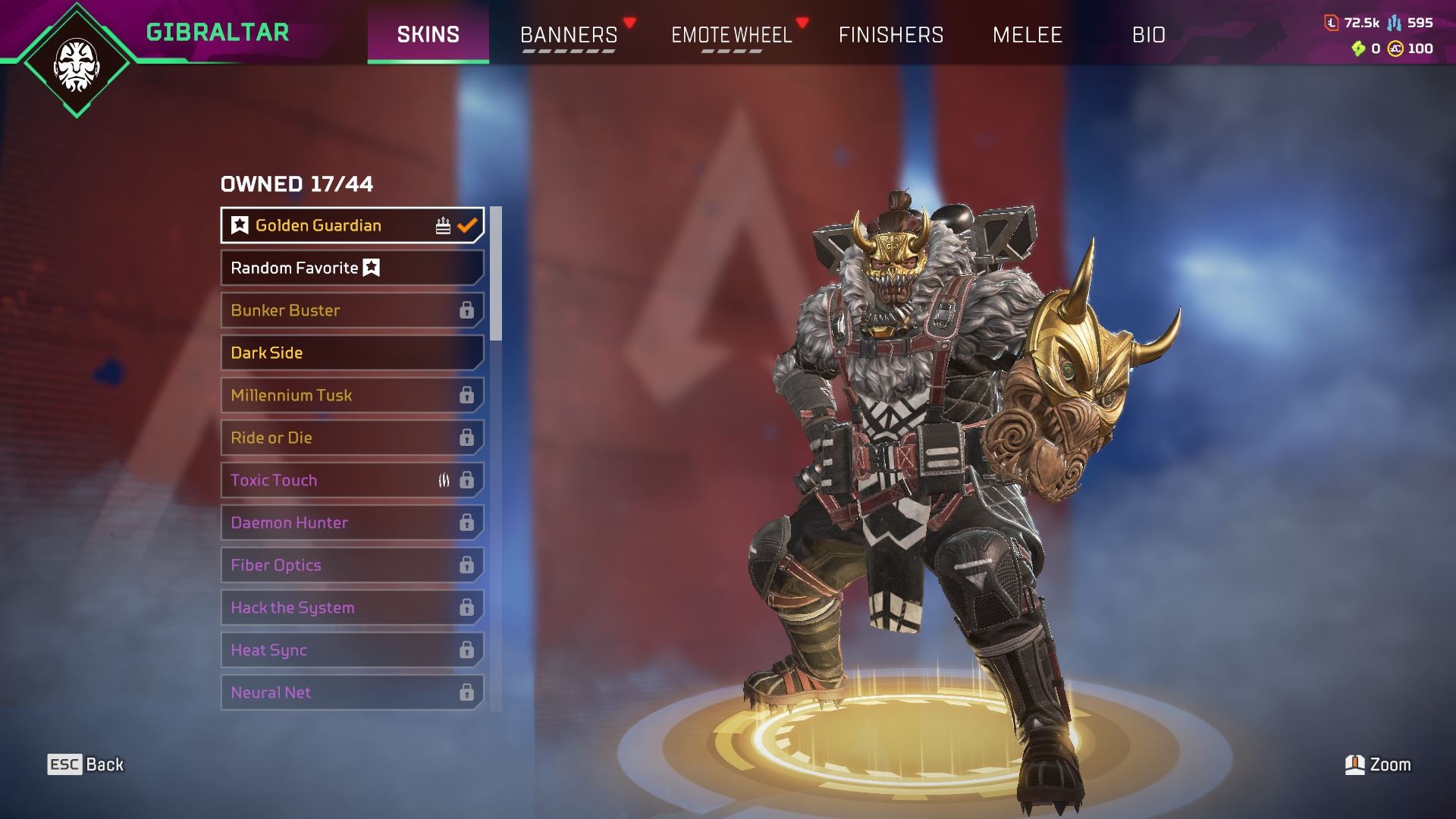Screen dimensions: 1456x819
Task: Go to the Finishers tab
Action: (x=891, y=35)
